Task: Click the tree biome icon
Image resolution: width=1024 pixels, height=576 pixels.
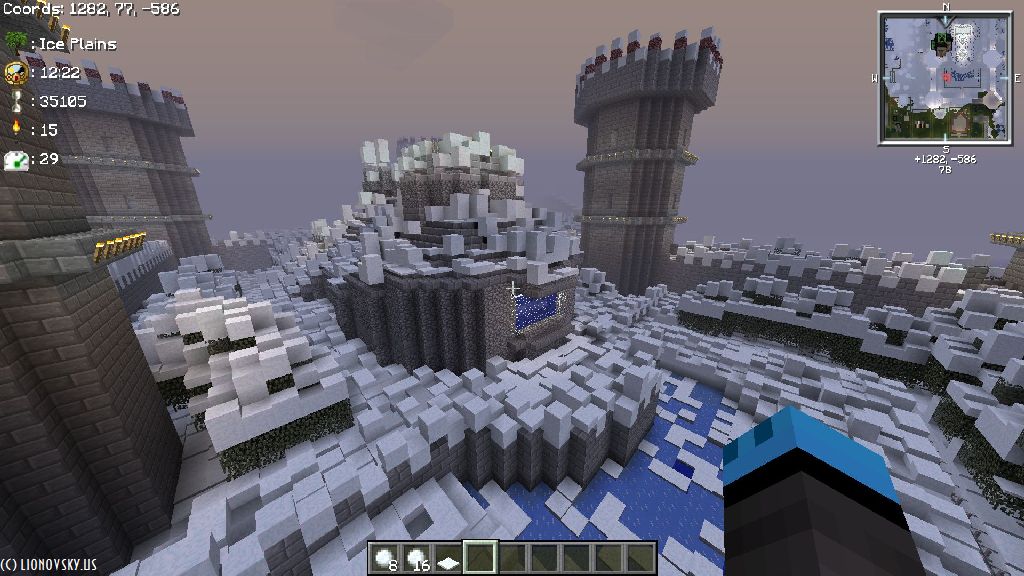Action: pyautogui.click(x=15, y=42)
